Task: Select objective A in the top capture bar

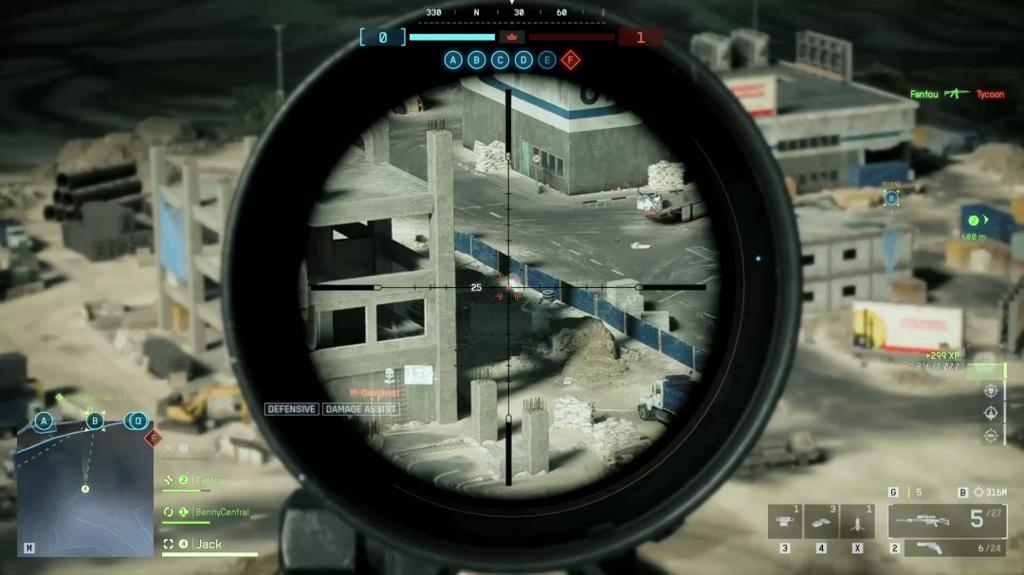Action: (x=453, y=60)
